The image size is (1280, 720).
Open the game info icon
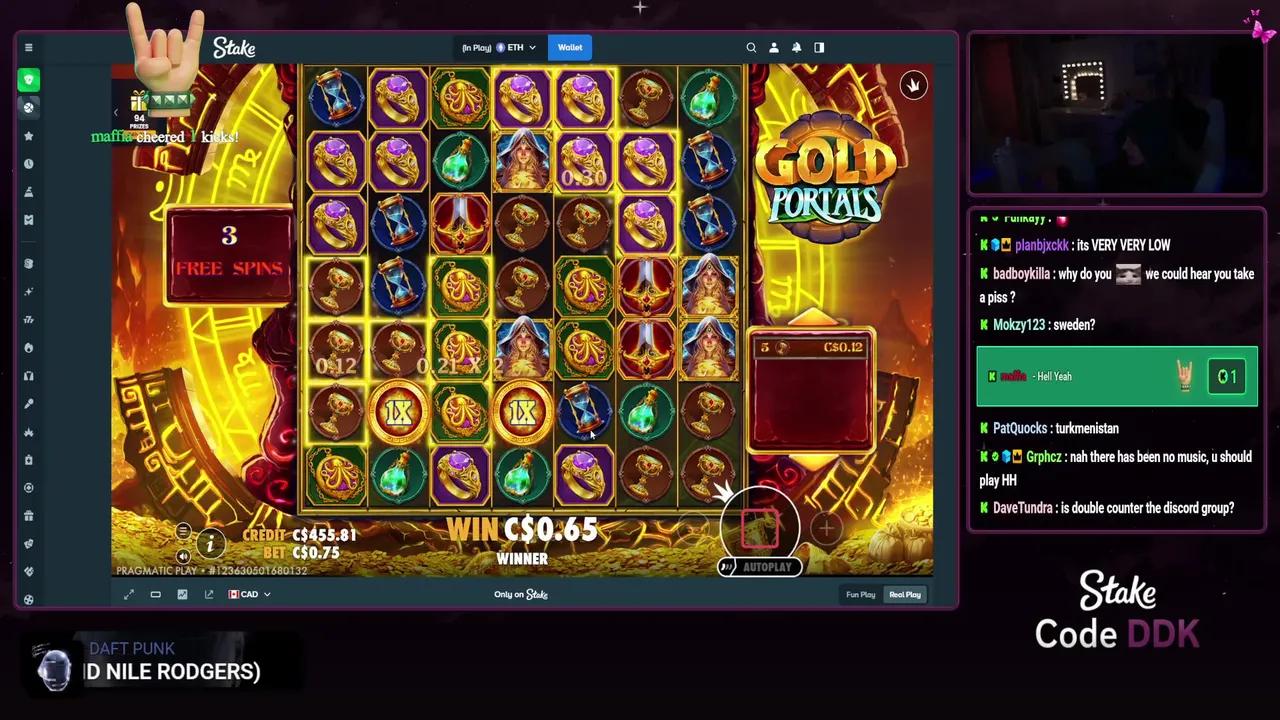click(x=210, y=545)
